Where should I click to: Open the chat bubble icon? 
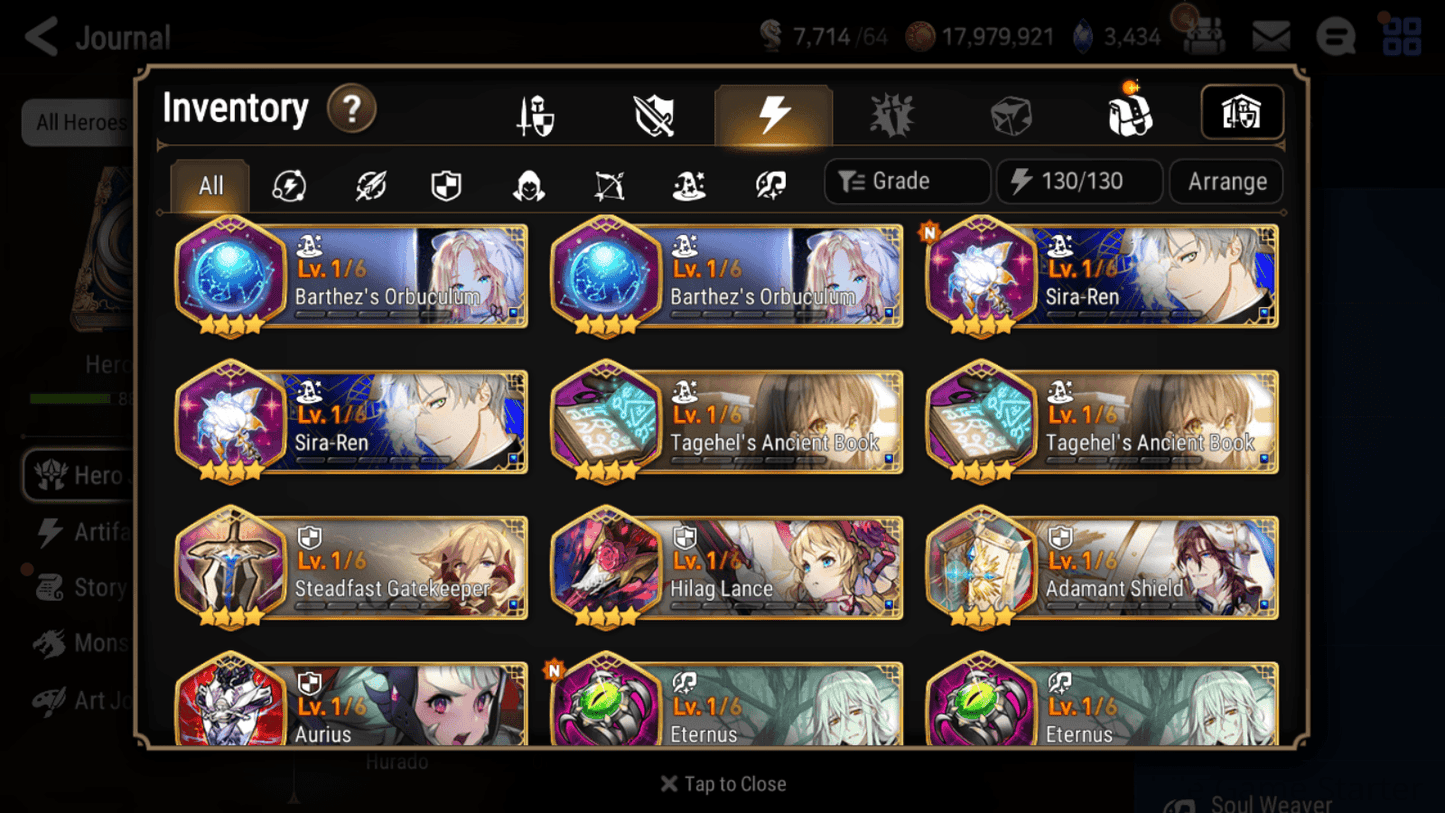click(1335, 36)
